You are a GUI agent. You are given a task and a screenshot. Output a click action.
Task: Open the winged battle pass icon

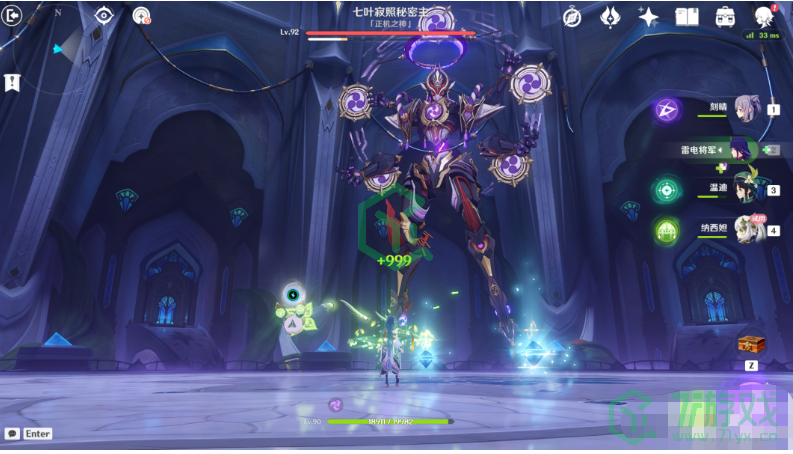[611, 17]
